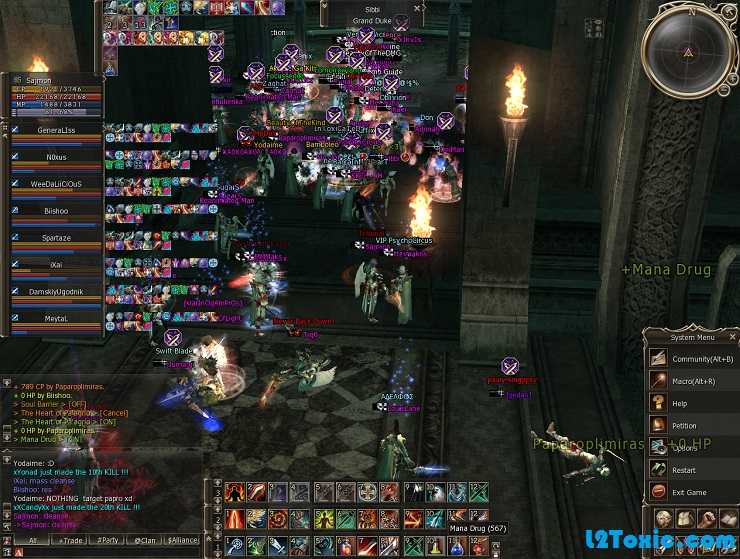
Task: Target party member Biishoo
Action: [x=56, y=212]
